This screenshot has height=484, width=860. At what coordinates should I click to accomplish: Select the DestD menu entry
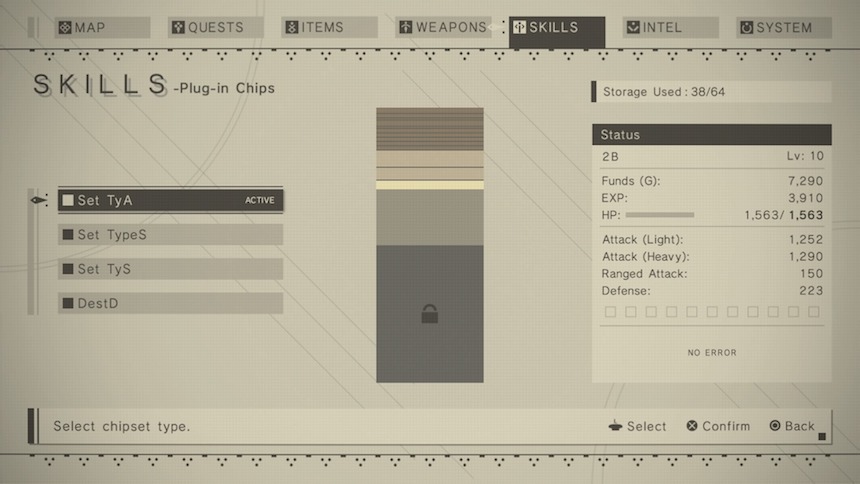point(170,303)
